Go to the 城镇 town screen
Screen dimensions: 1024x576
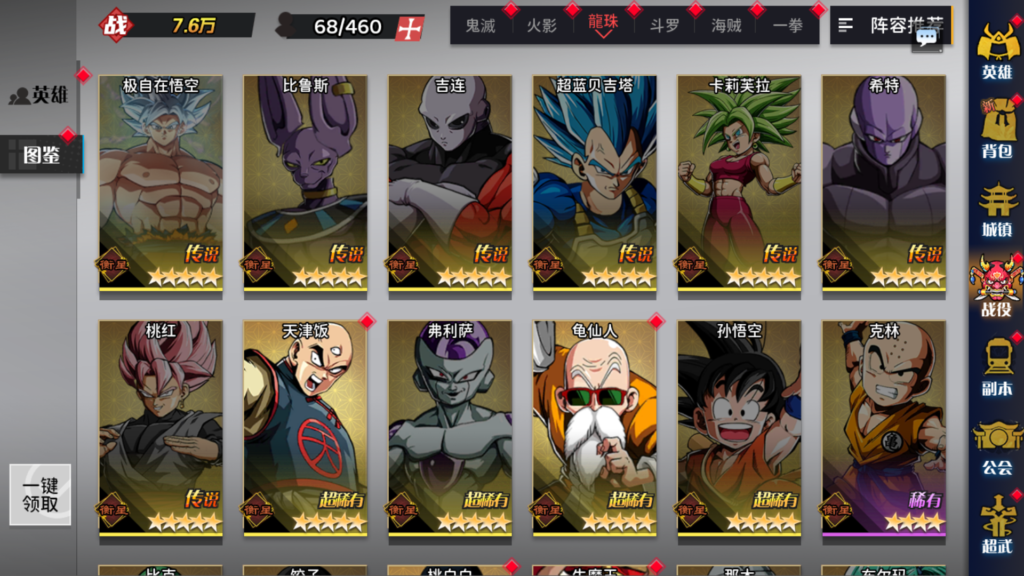(x=997, y=208)
